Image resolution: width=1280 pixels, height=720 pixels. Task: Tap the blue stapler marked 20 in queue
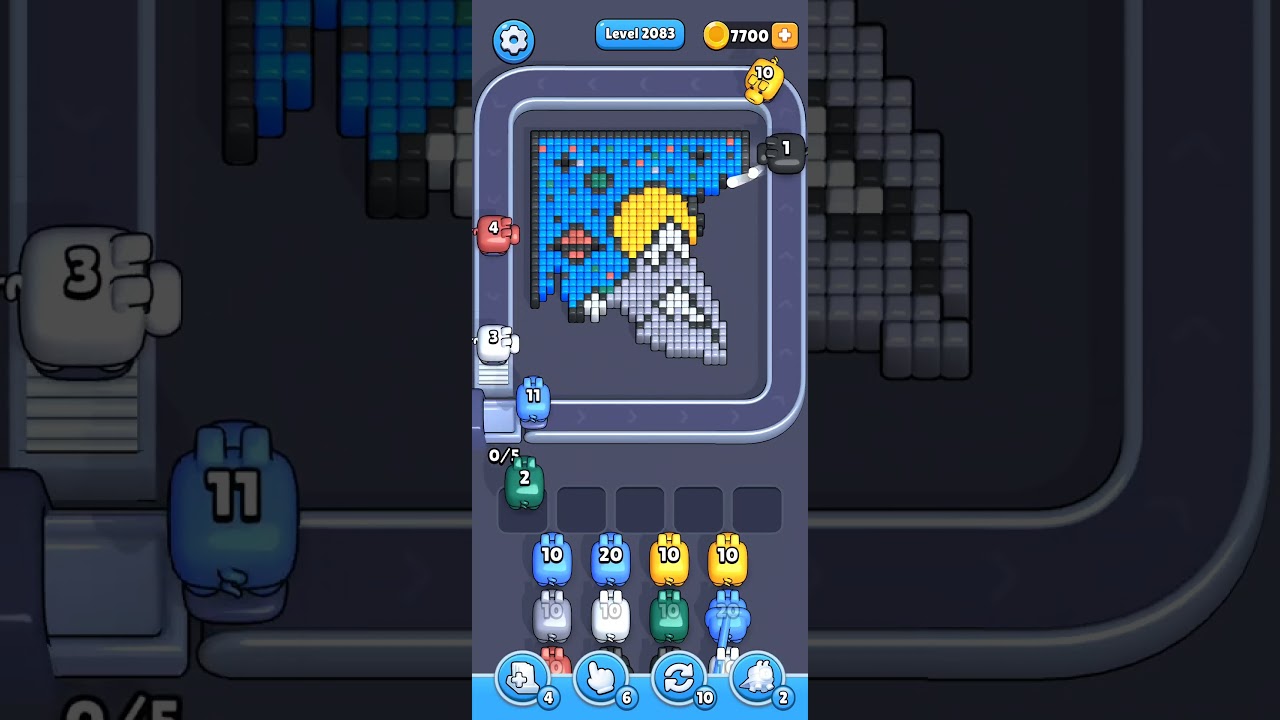(611, 562)
